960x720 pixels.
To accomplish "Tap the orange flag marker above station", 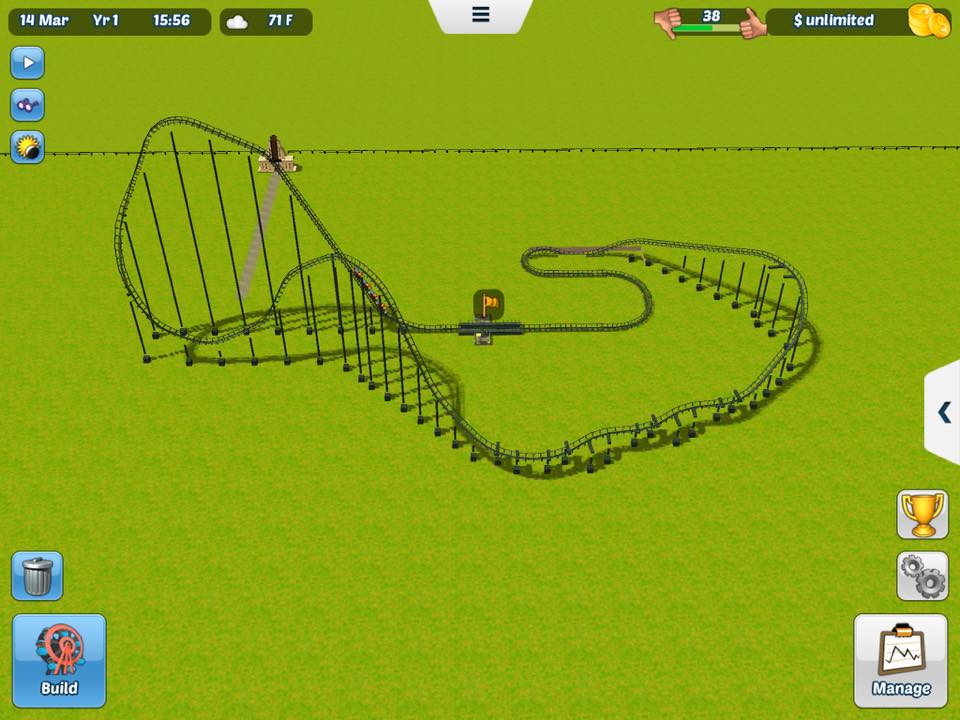I will click(x=488, y=303).
